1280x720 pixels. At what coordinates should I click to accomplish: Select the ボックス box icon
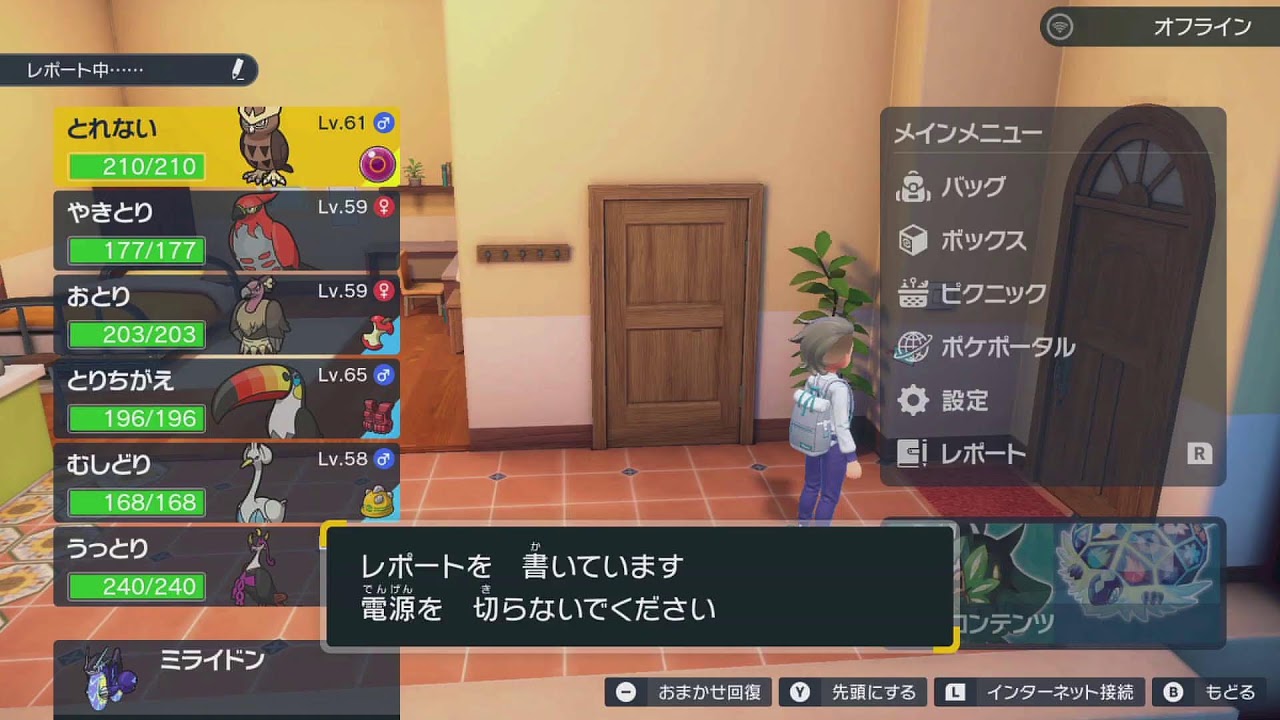click(x=915, y=242)
